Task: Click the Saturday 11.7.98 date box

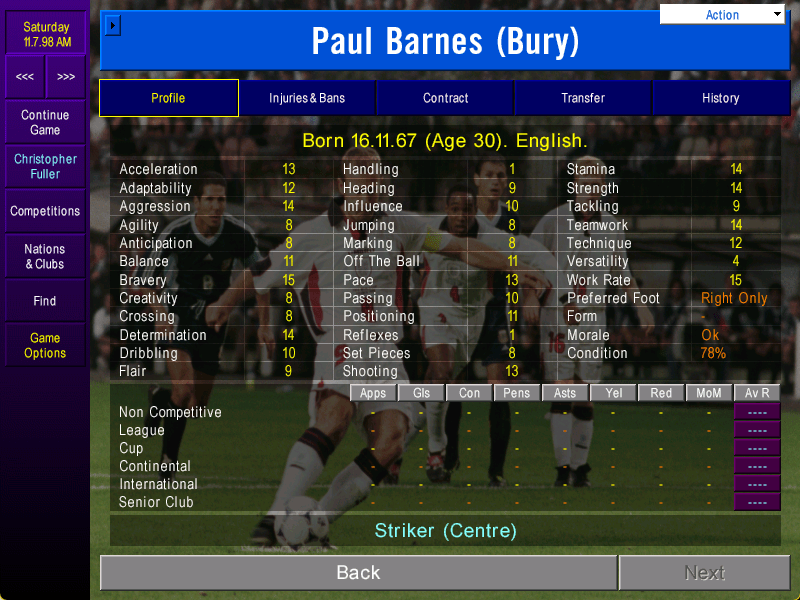Action: click(x=46, y=35)
